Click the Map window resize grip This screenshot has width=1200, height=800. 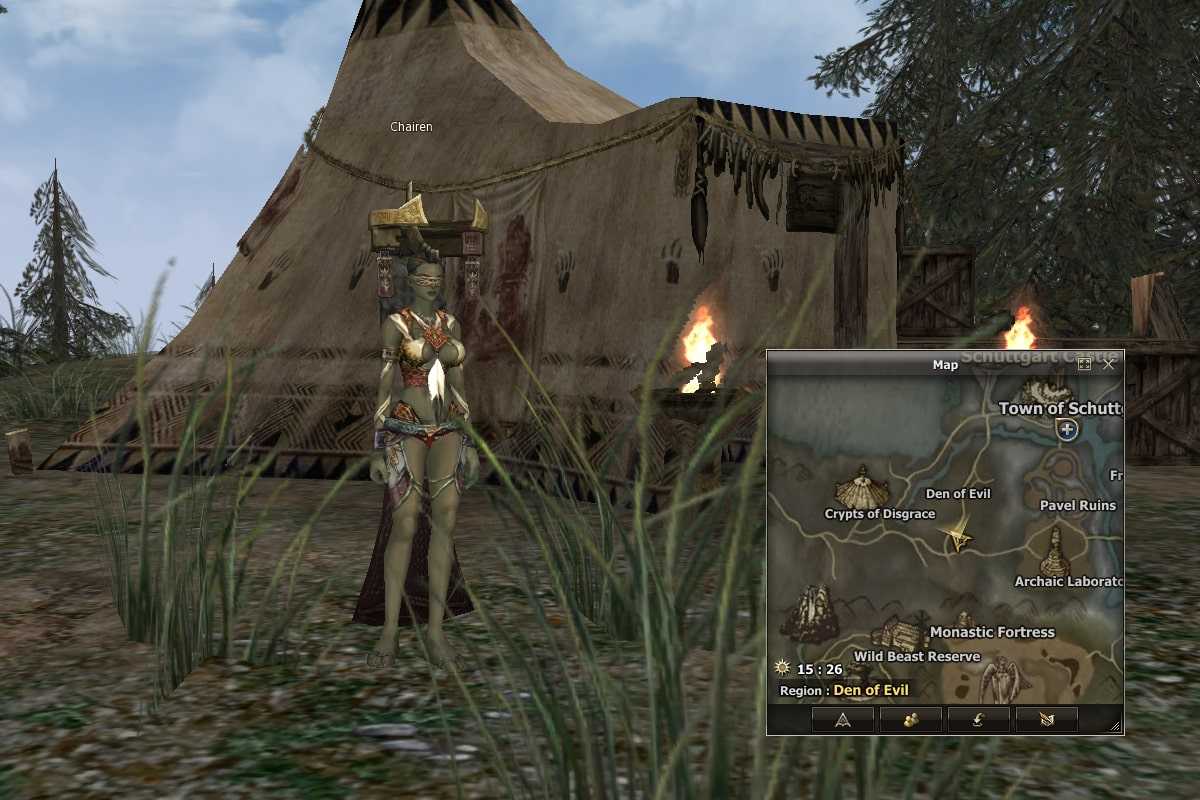pyautogui.click(x=1116, y=727)
